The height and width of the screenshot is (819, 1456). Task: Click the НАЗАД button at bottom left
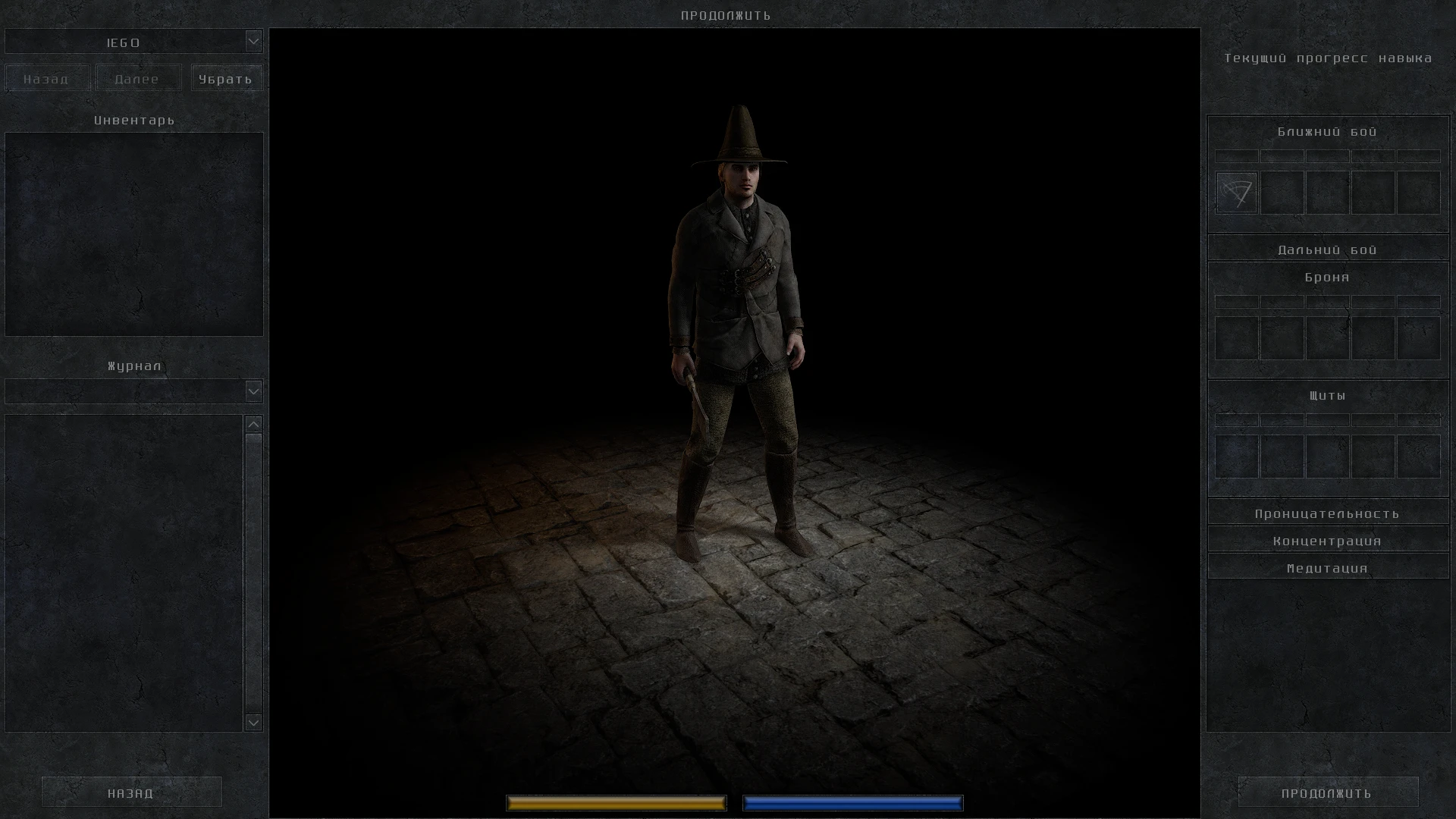(130, 792)
